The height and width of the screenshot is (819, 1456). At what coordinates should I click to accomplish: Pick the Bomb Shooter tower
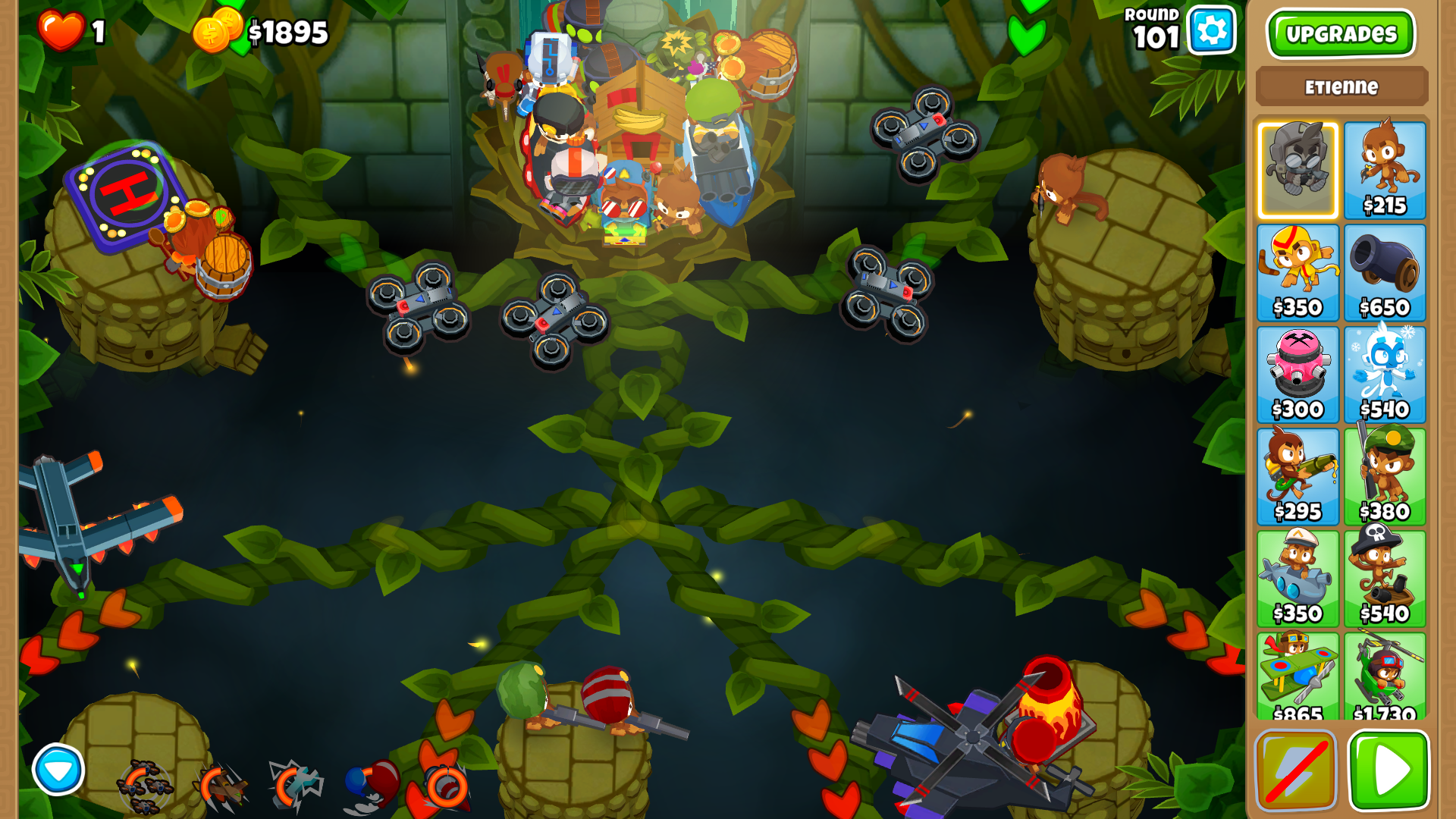click(1385, 271)
